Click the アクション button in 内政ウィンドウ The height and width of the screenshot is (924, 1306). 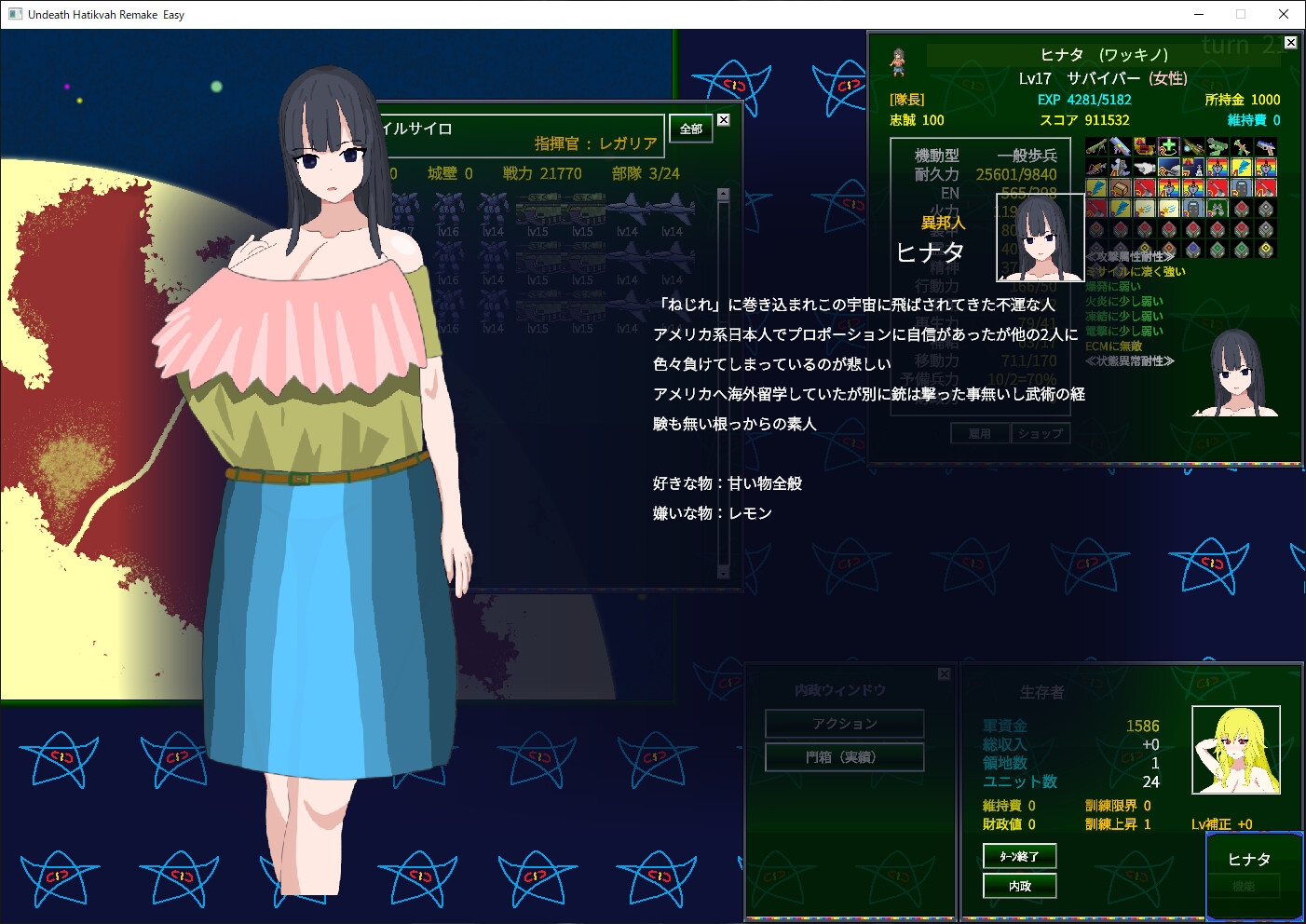[x=844, y=723]
